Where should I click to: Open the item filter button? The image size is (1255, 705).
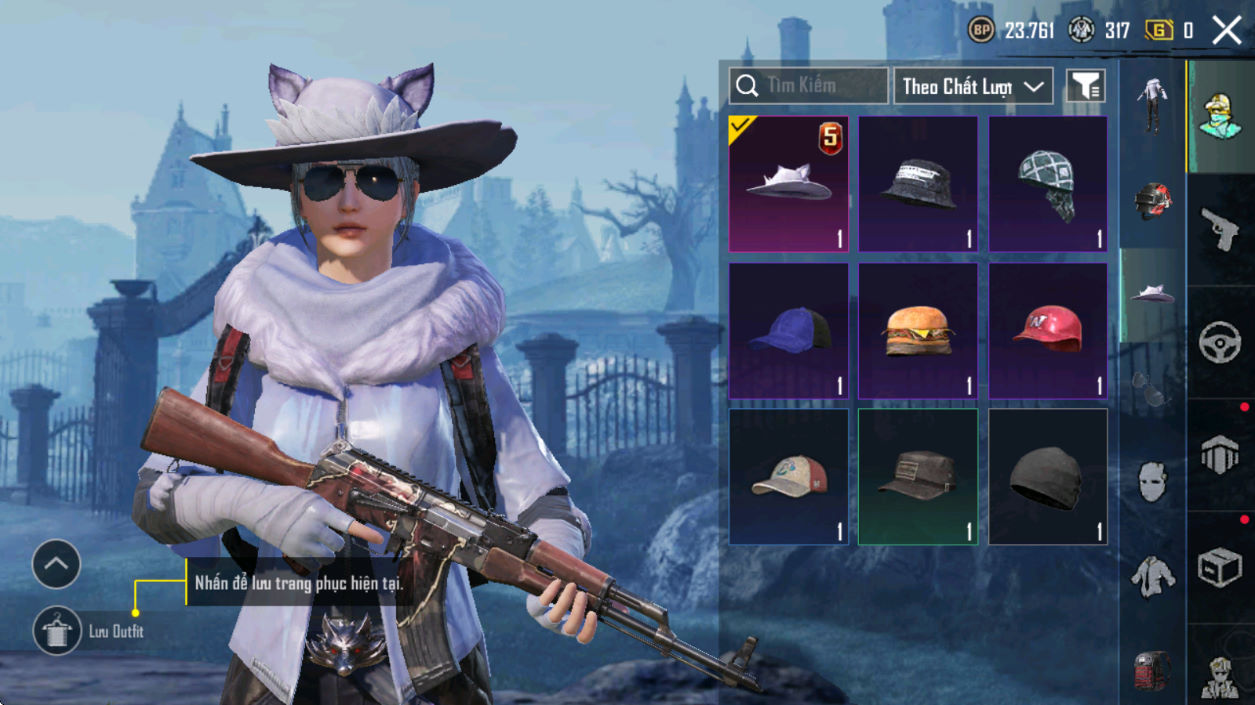pyautogui.click(x=1085, y=87)
